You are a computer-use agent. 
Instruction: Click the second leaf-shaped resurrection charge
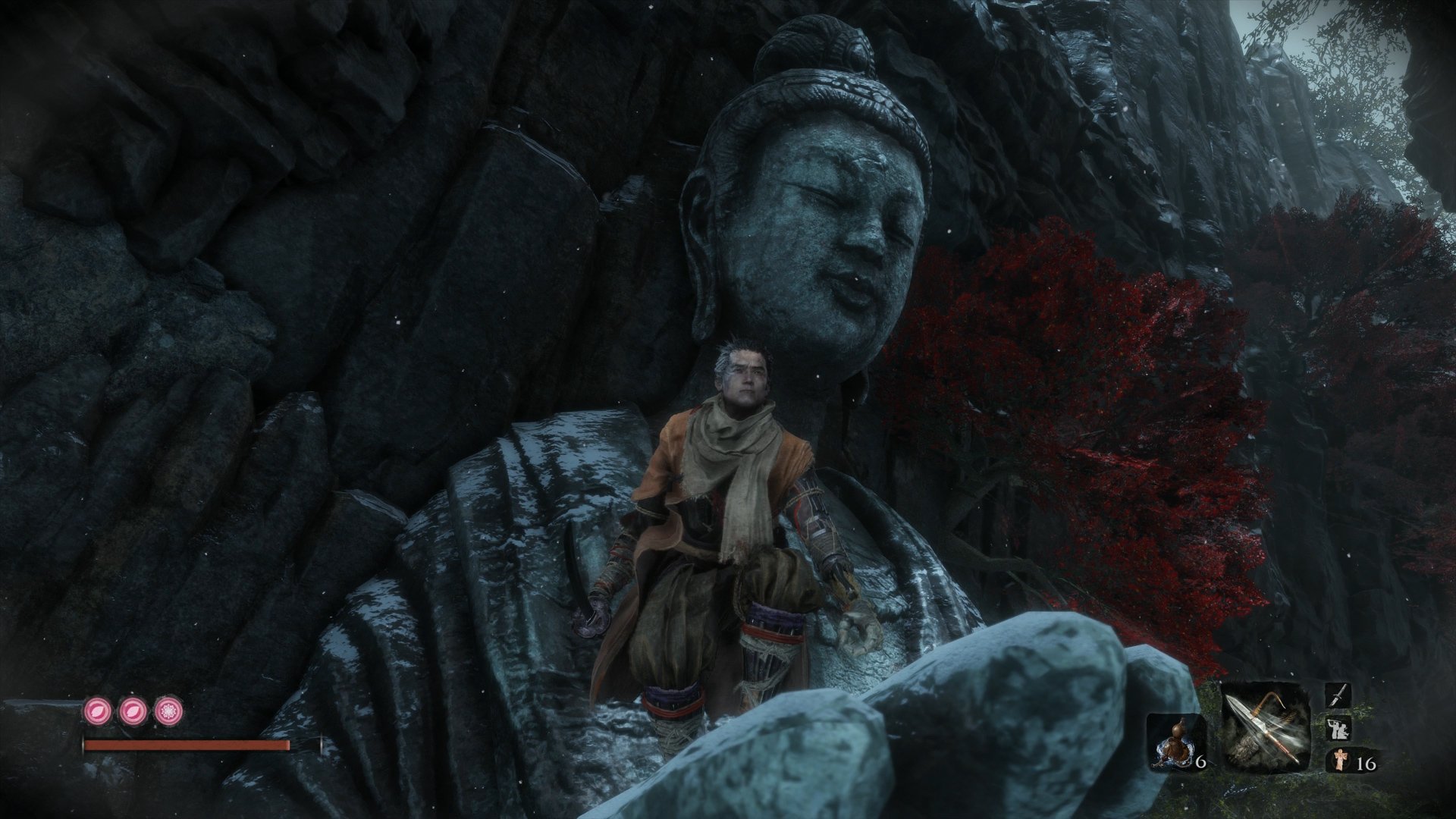click(x=132, y=711)
